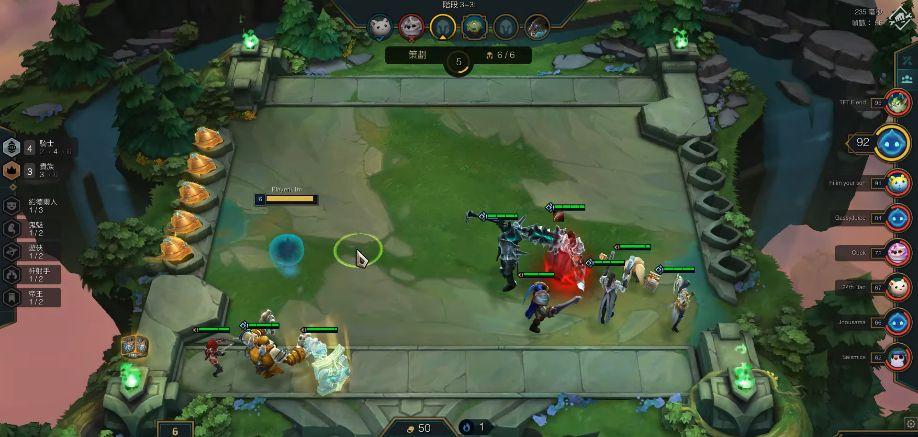Click the current-round helmet stage icon

443,27
